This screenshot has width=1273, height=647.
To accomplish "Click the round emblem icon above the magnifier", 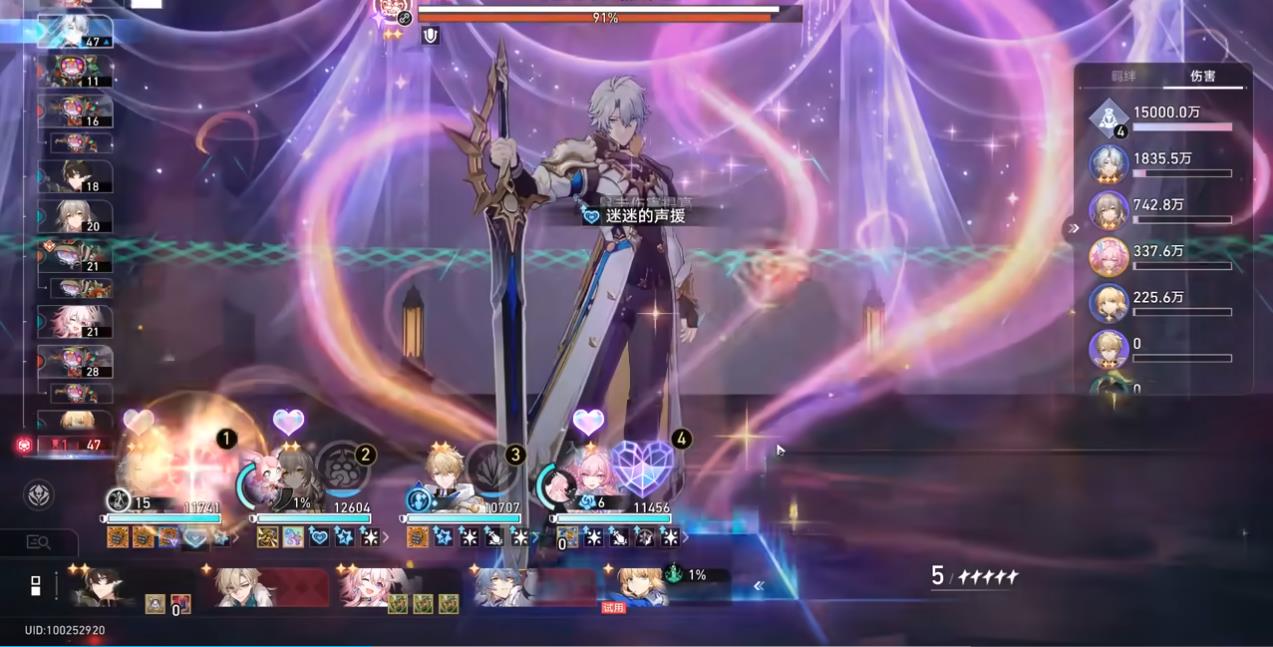I will 39,495.
